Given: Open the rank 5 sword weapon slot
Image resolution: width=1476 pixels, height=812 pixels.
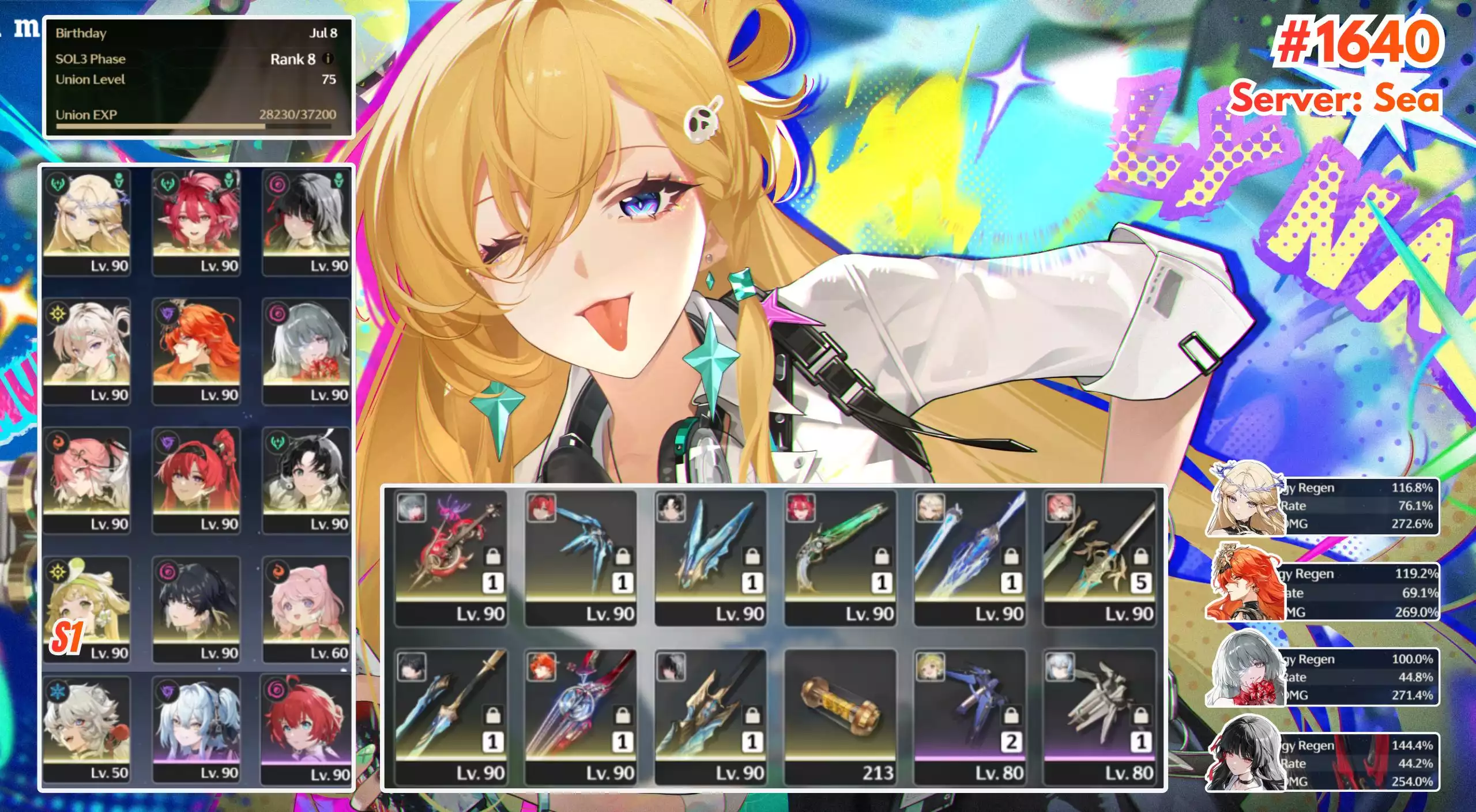Looking at the screenshot, I should 1100,557.
